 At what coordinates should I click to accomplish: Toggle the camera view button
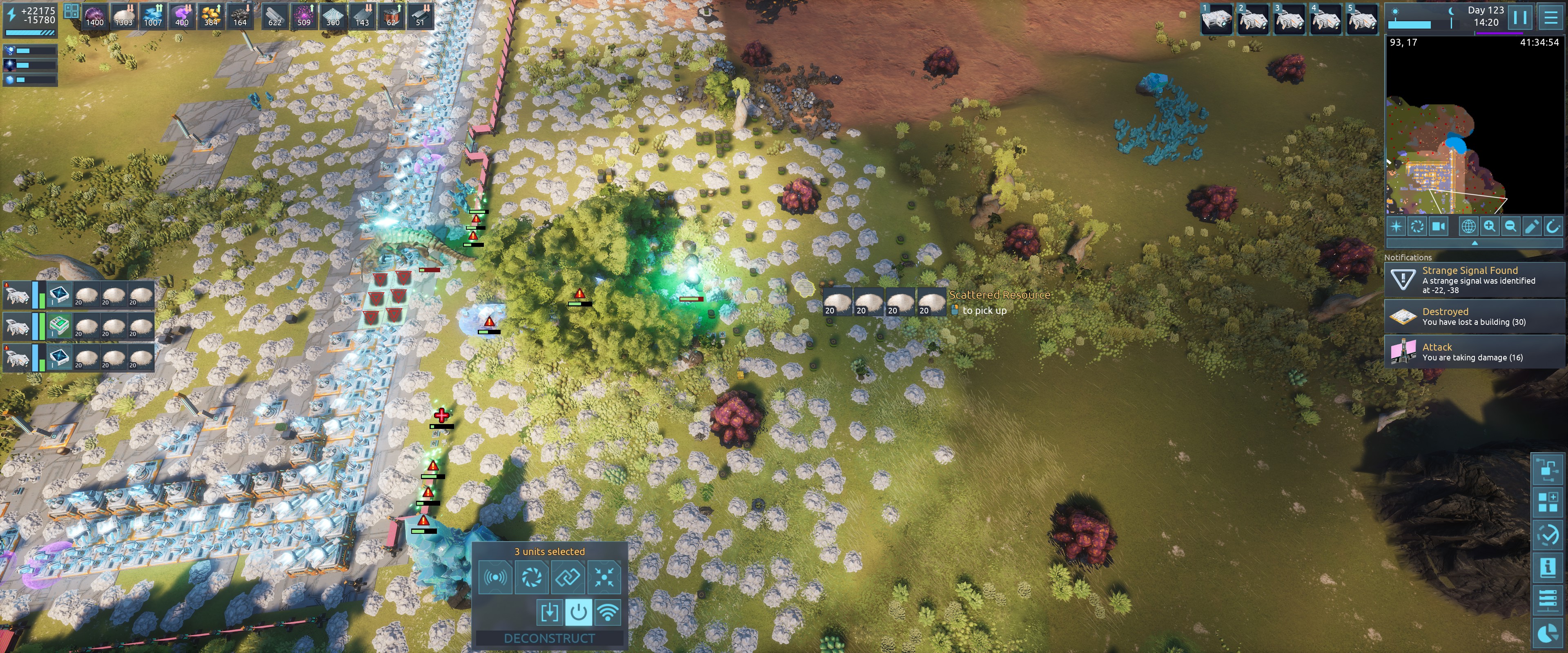[x=1438, y=227]
